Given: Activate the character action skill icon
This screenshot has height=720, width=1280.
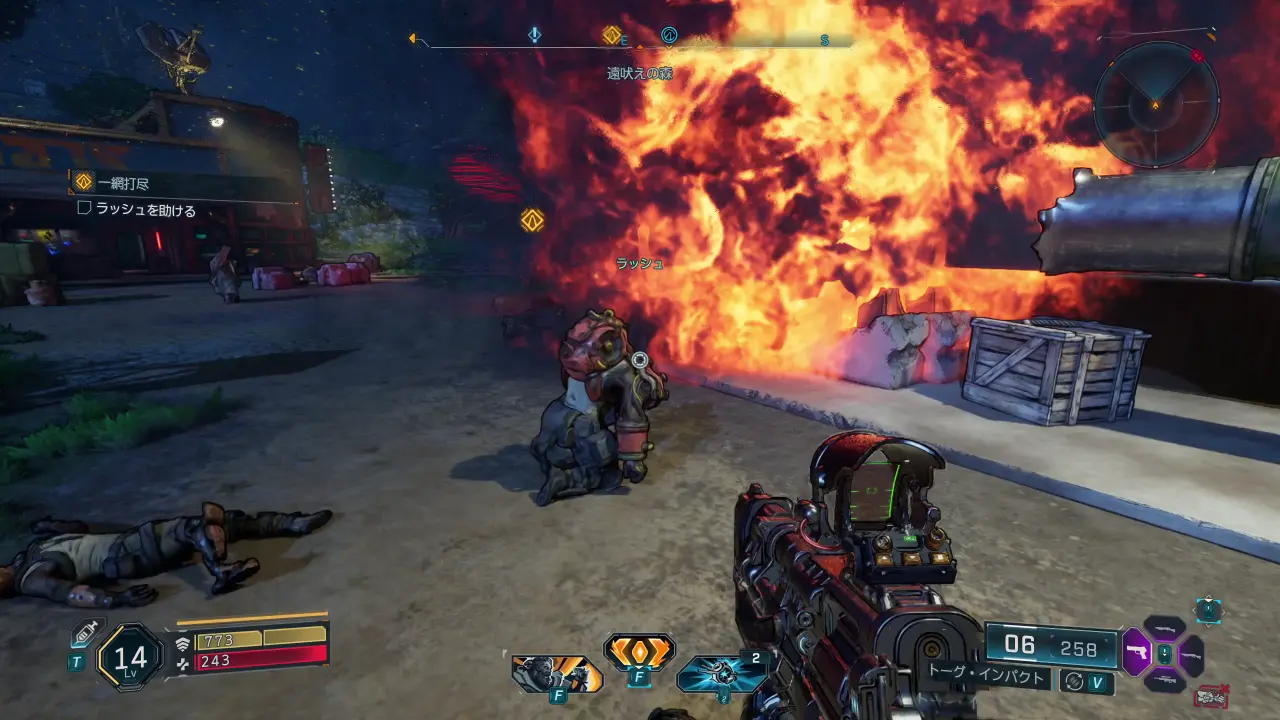Looking at the screenshot, I should tap(557, 675).
